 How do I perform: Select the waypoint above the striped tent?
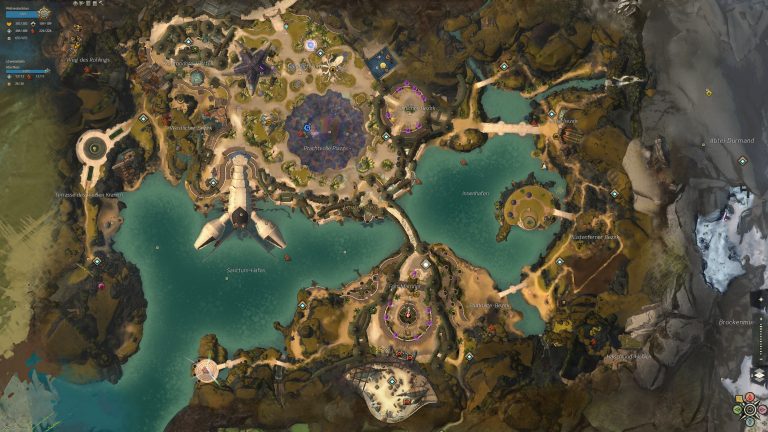[393, 382]
